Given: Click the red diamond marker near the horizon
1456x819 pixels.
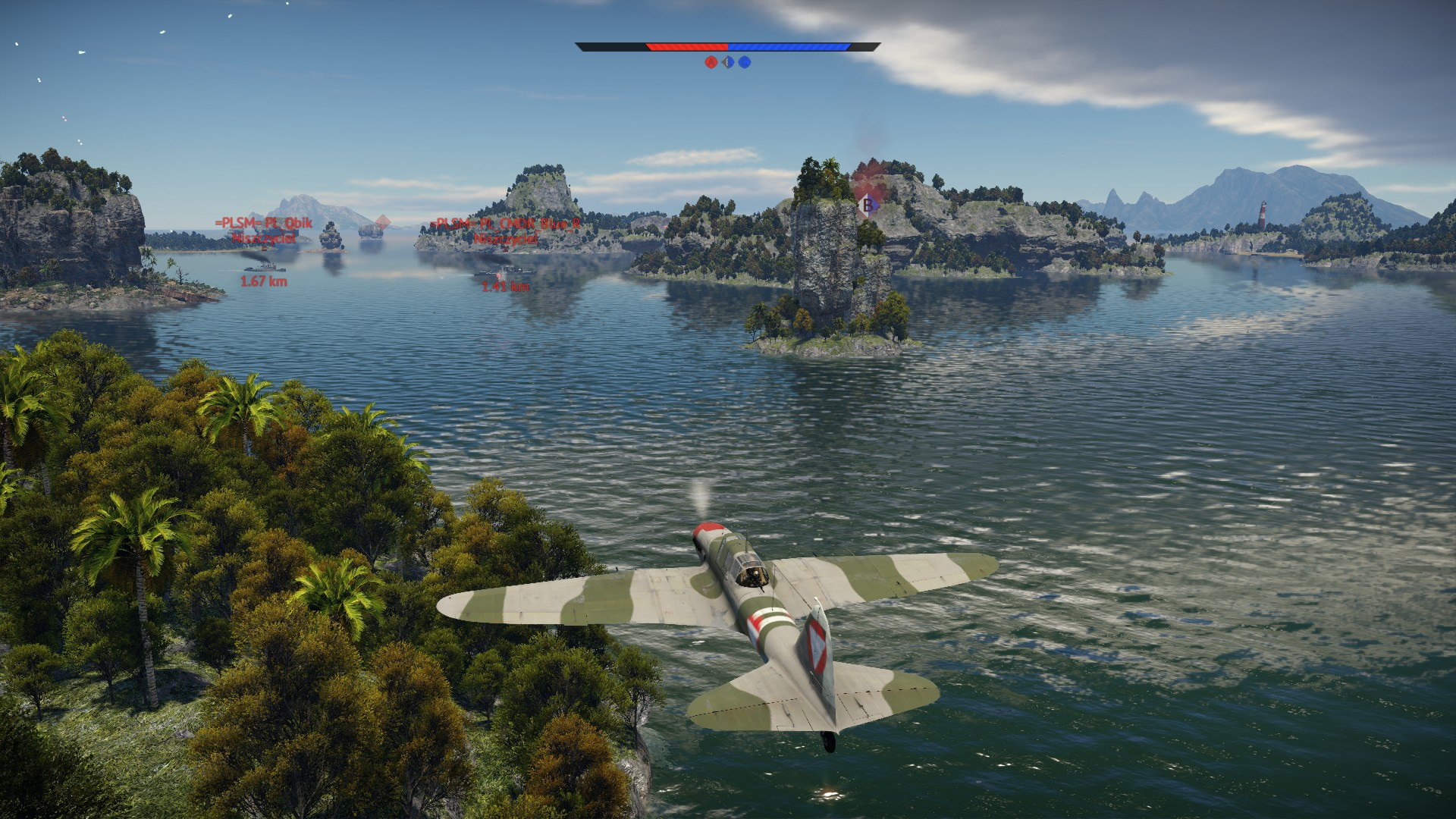Looking at the screenshot, I should (383, 221).
